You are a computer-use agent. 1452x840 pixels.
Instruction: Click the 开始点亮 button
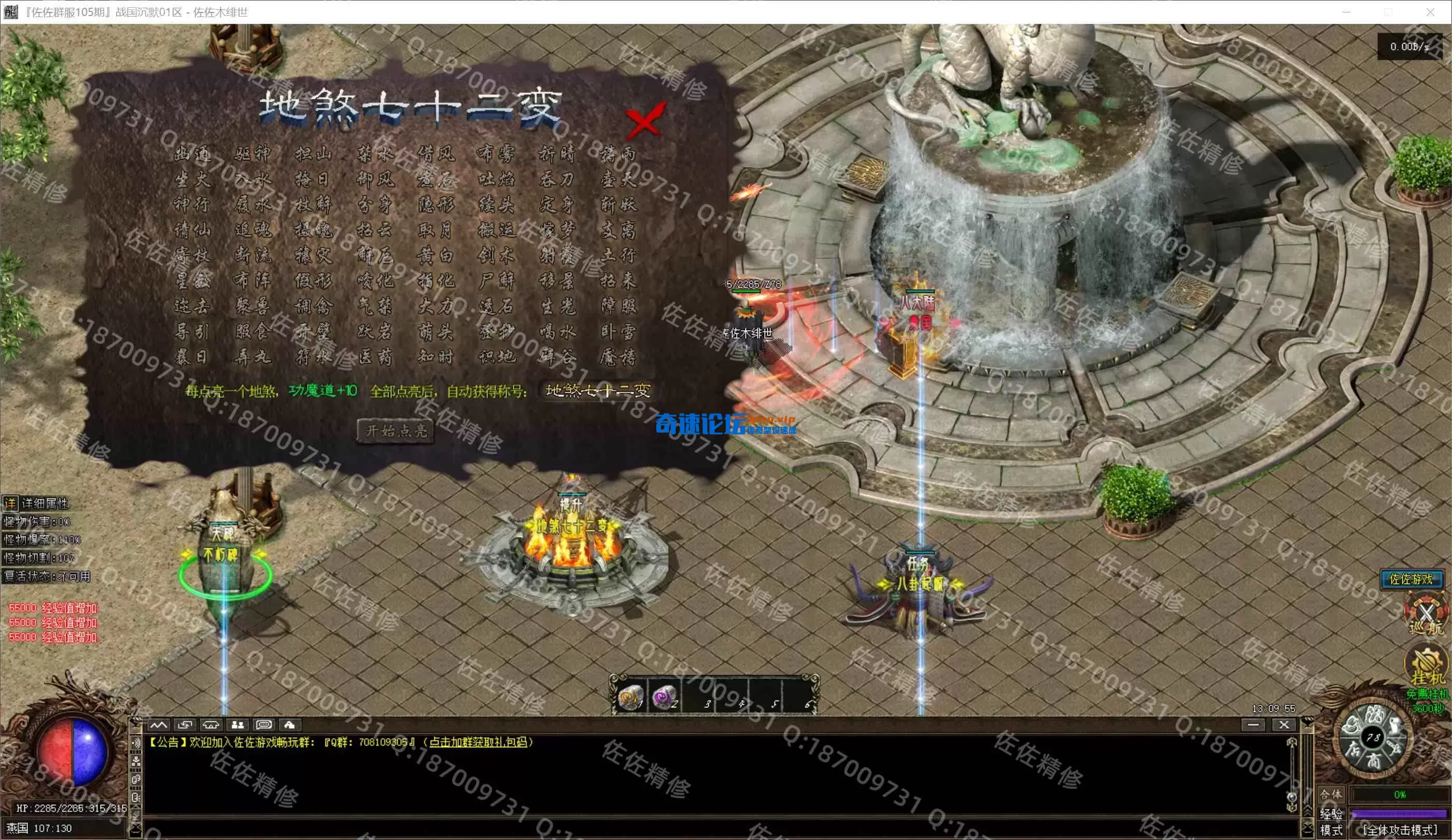(x=397, y=431)
